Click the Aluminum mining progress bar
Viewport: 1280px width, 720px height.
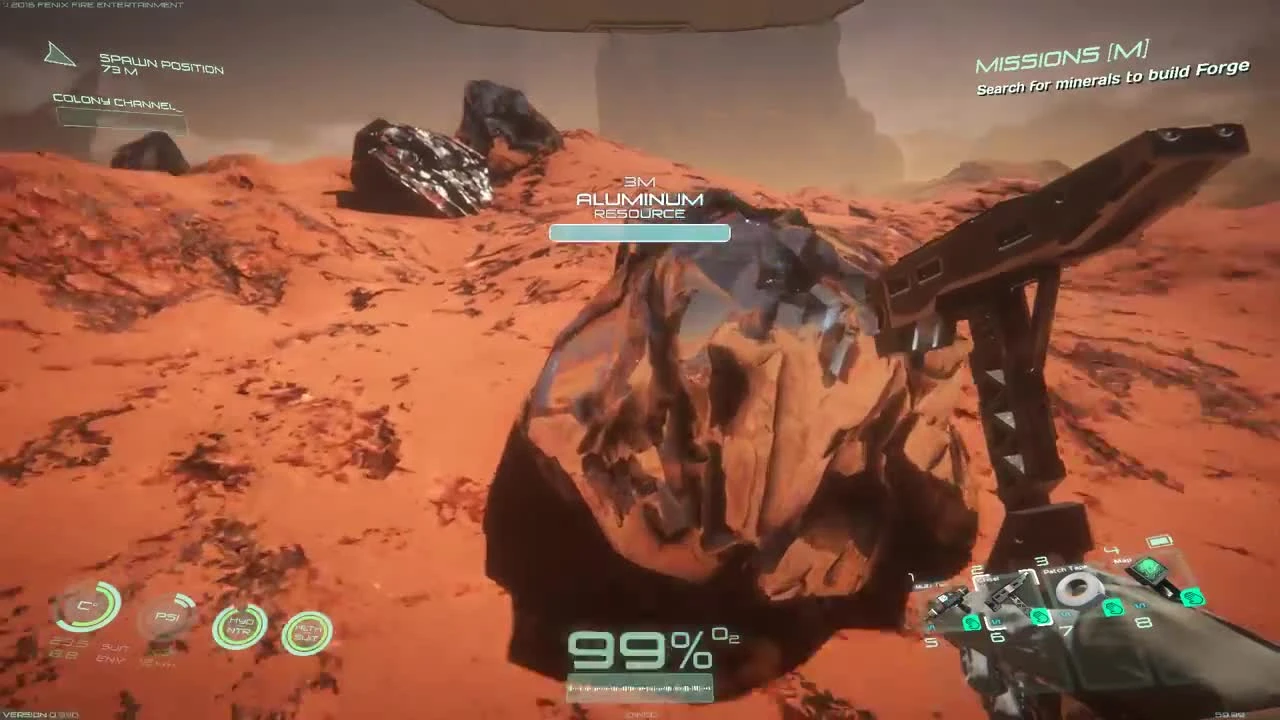point(640,233)
